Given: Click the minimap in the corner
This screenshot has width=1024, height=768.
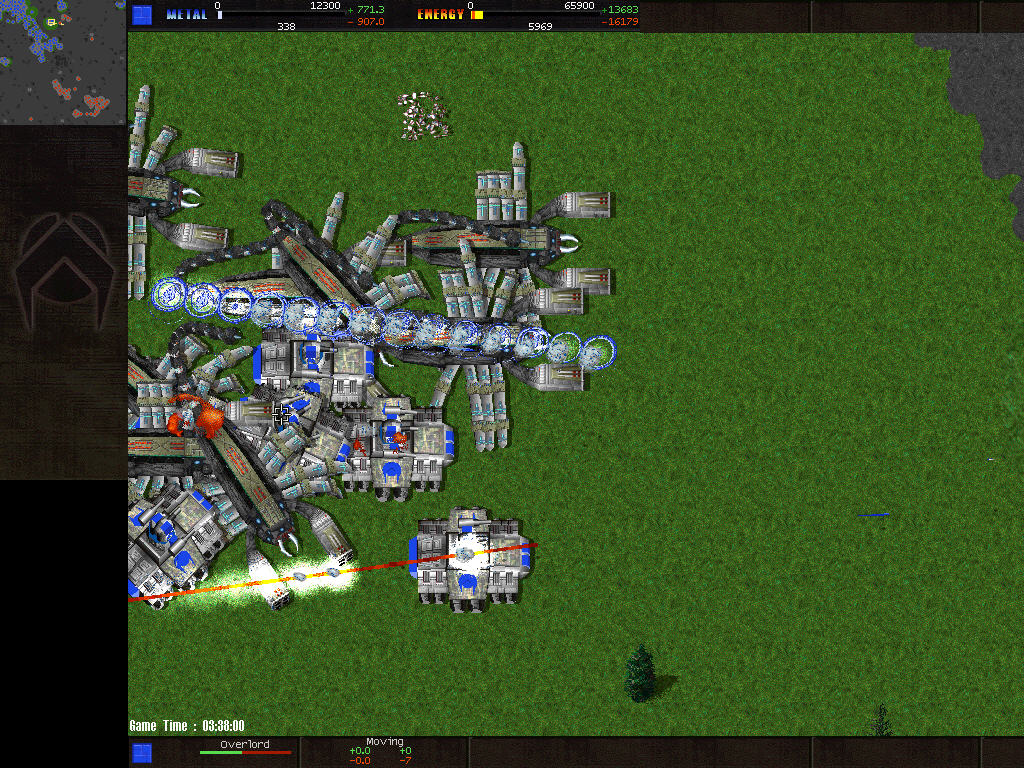Looking at the screenshot, I should click(x=63, y=62).
